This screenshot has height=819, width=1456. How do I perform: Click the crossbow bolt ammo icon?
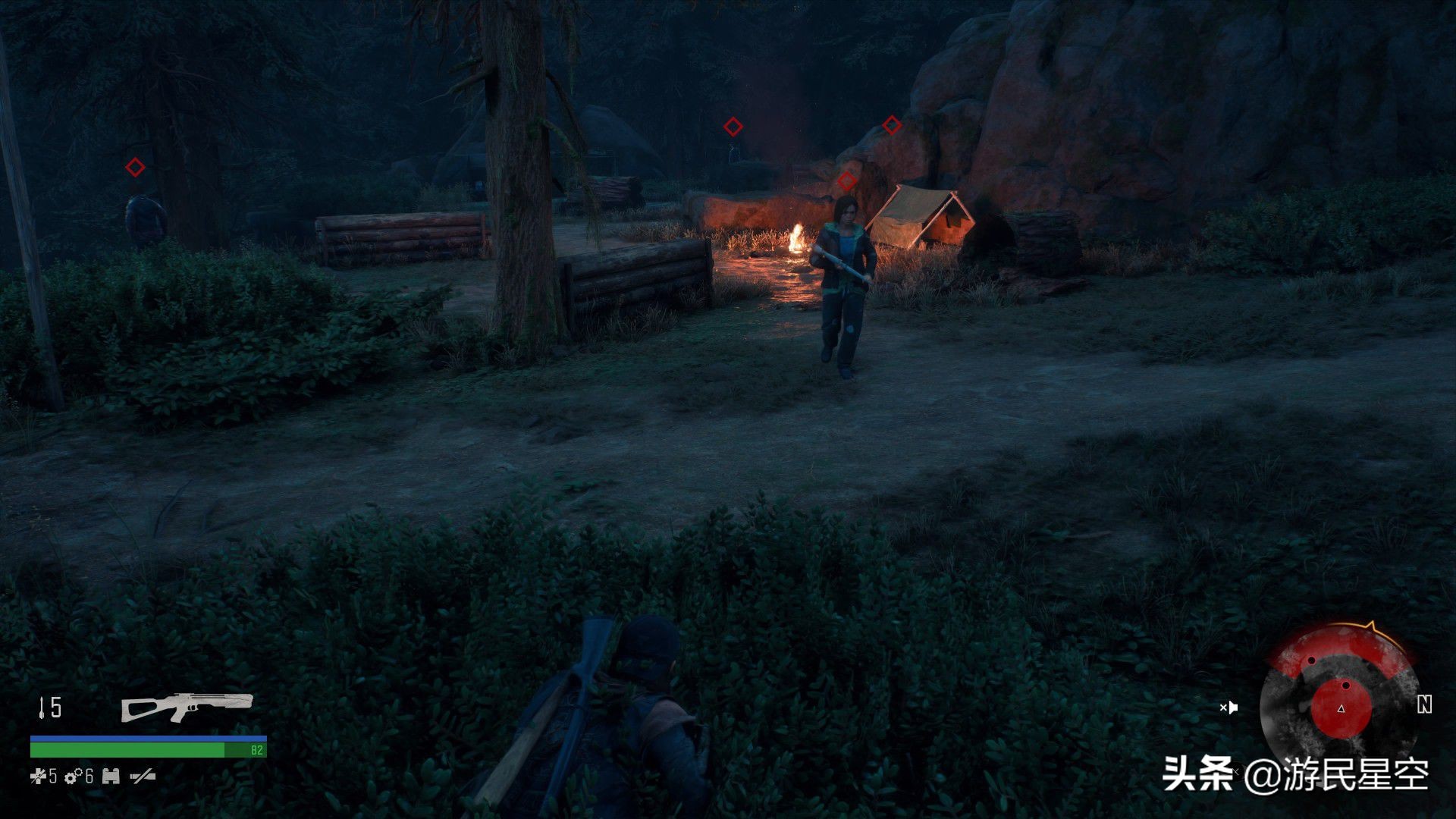pyautogui.click(x=41, y=708)
